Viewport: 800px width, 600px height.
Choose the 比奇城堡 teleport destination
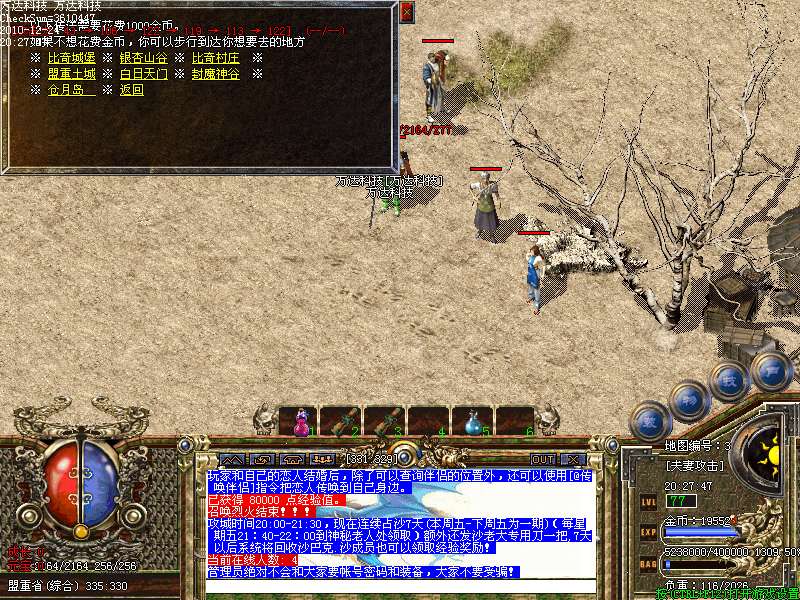[x=71, y=58]
